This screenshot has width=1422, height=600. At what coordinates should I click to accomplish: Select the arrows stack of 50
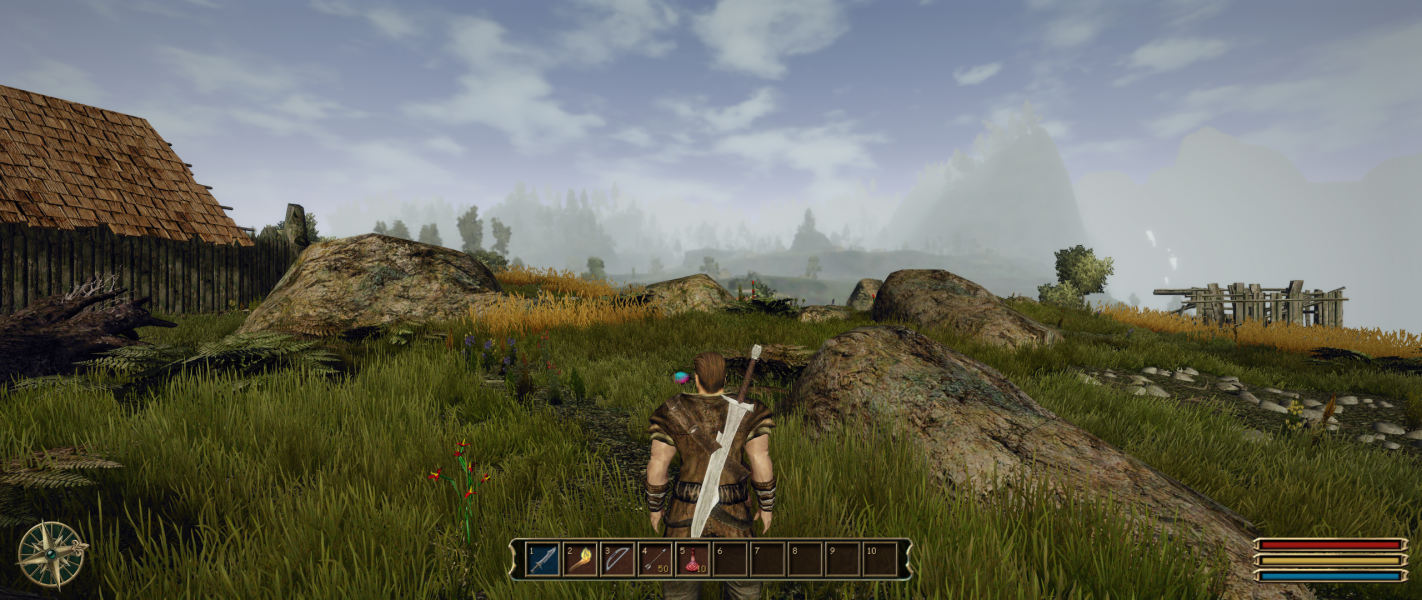click(655, 559)
